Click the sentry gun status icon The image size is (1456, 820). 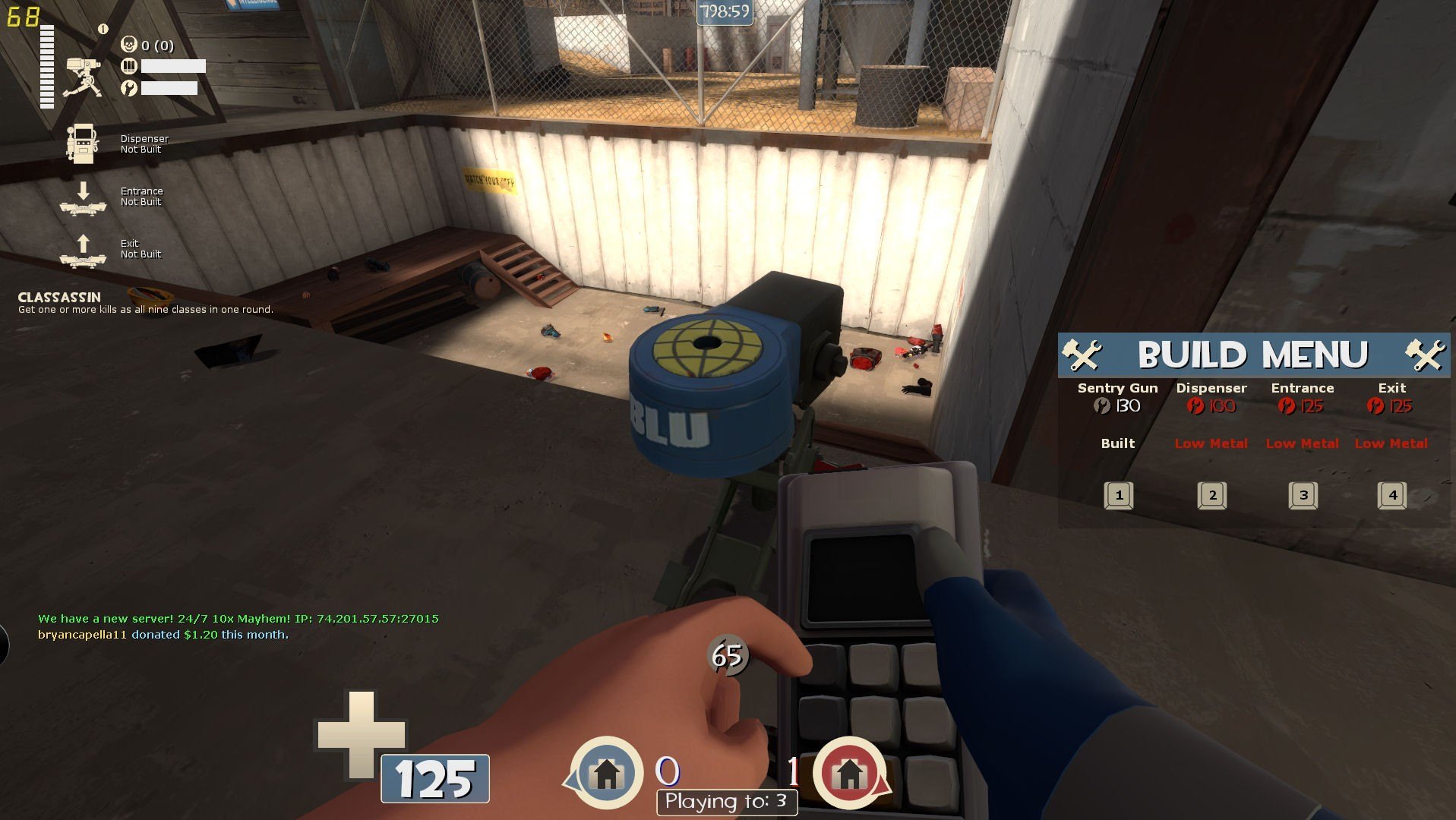point(82,76)
